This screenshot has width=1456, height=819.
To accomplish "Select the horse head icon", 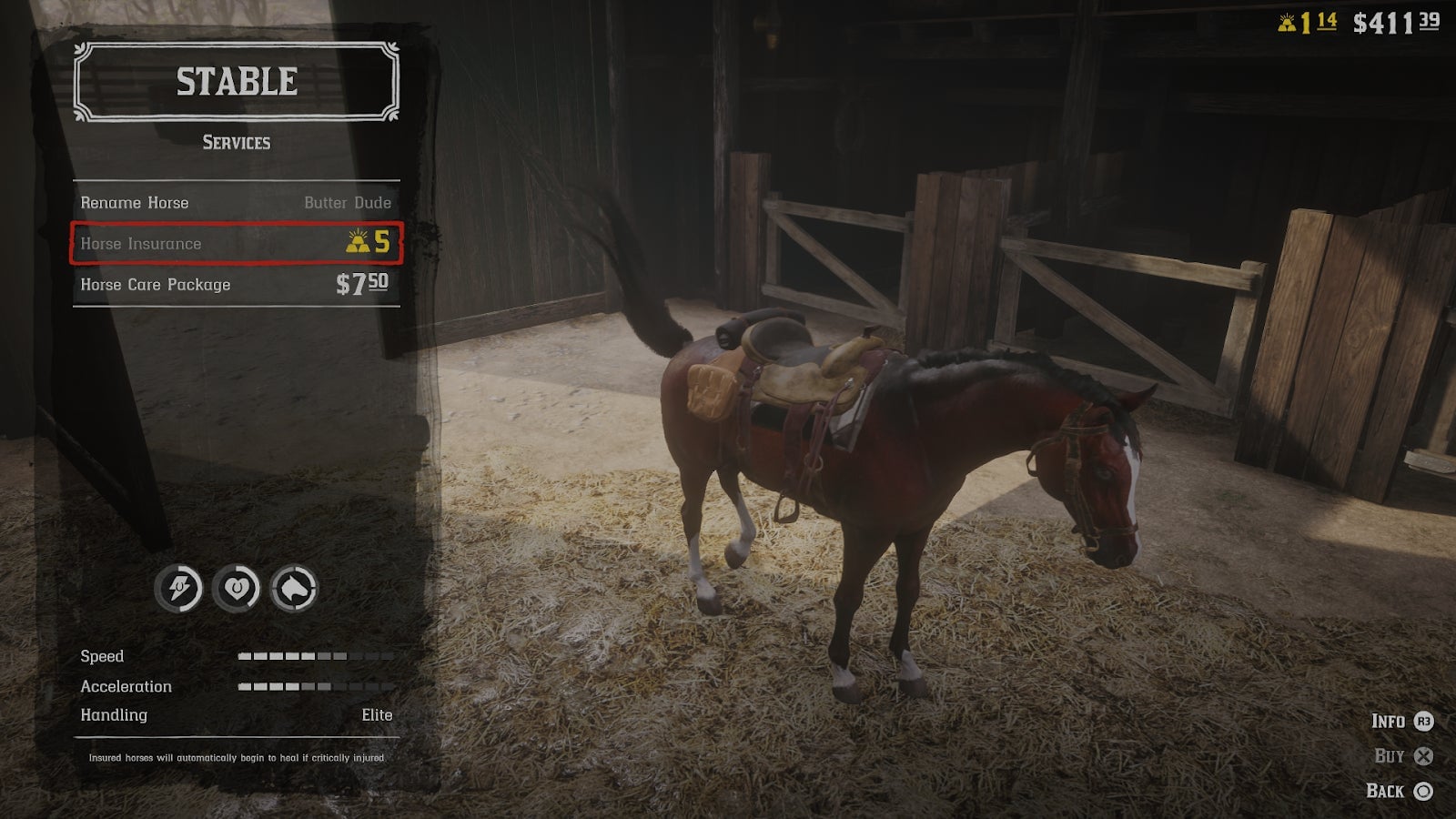I will pos(294,589).
